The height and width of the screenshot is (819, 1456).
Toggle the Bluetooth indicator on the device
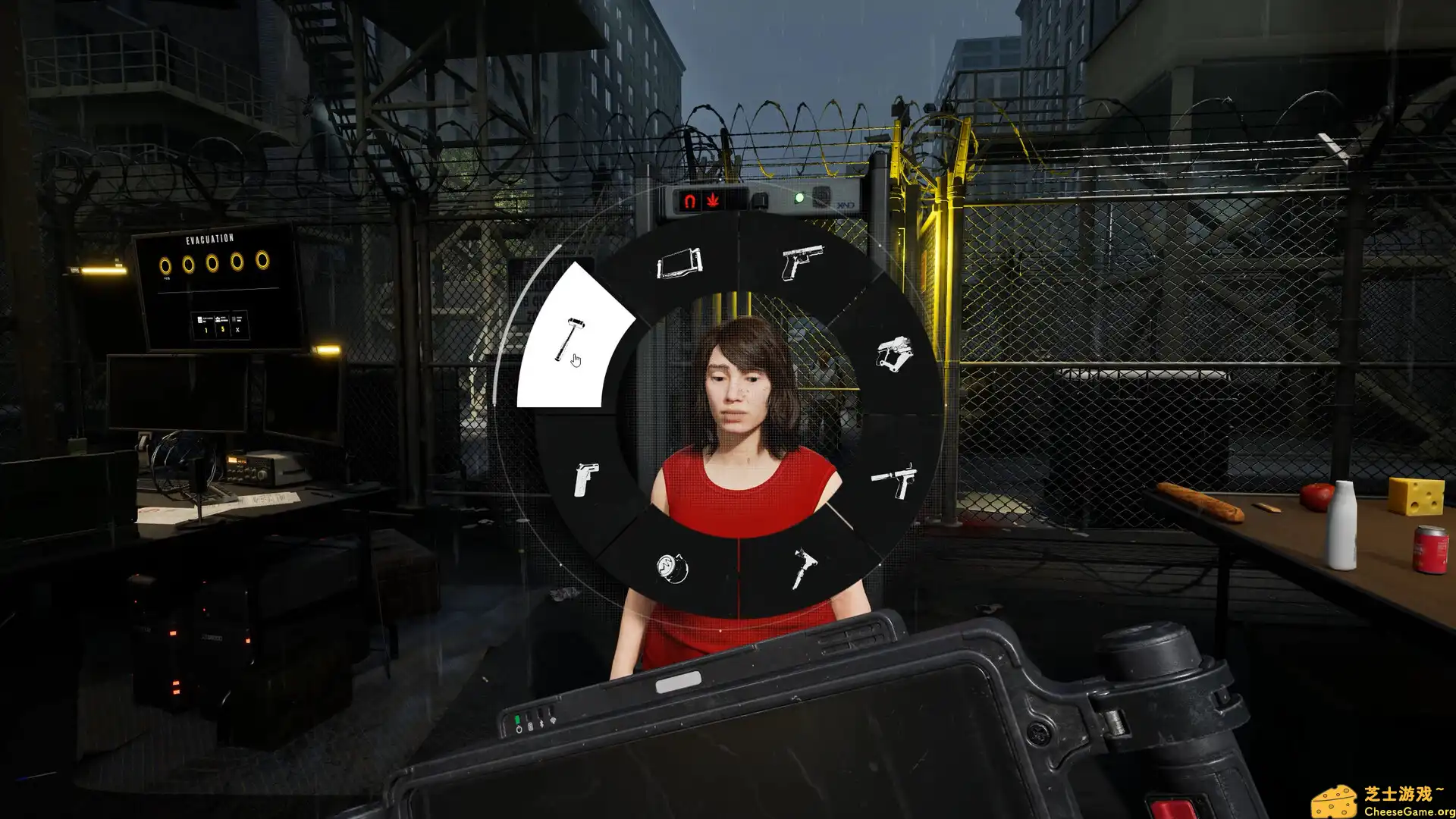point(541,723)
